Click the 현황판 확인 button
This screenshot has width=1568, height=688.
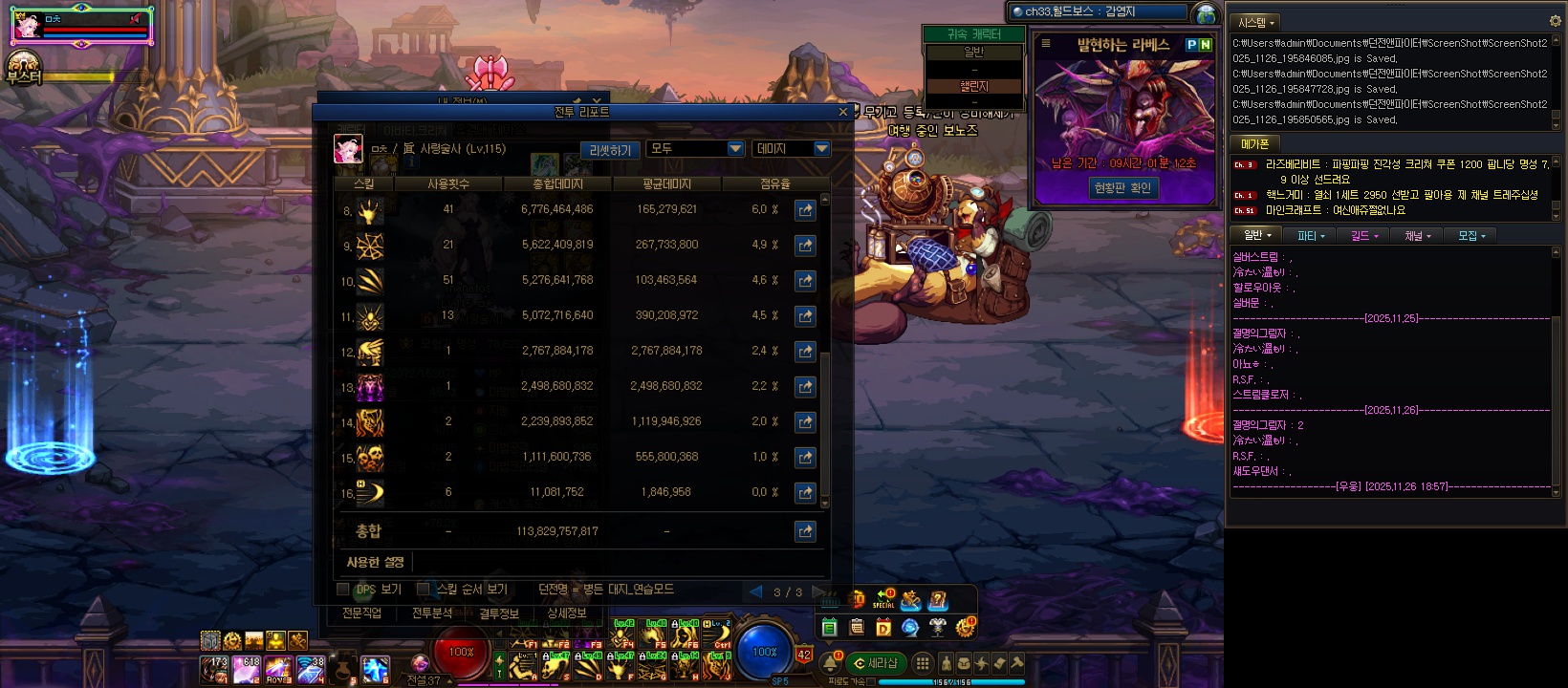click(1122, 188)
